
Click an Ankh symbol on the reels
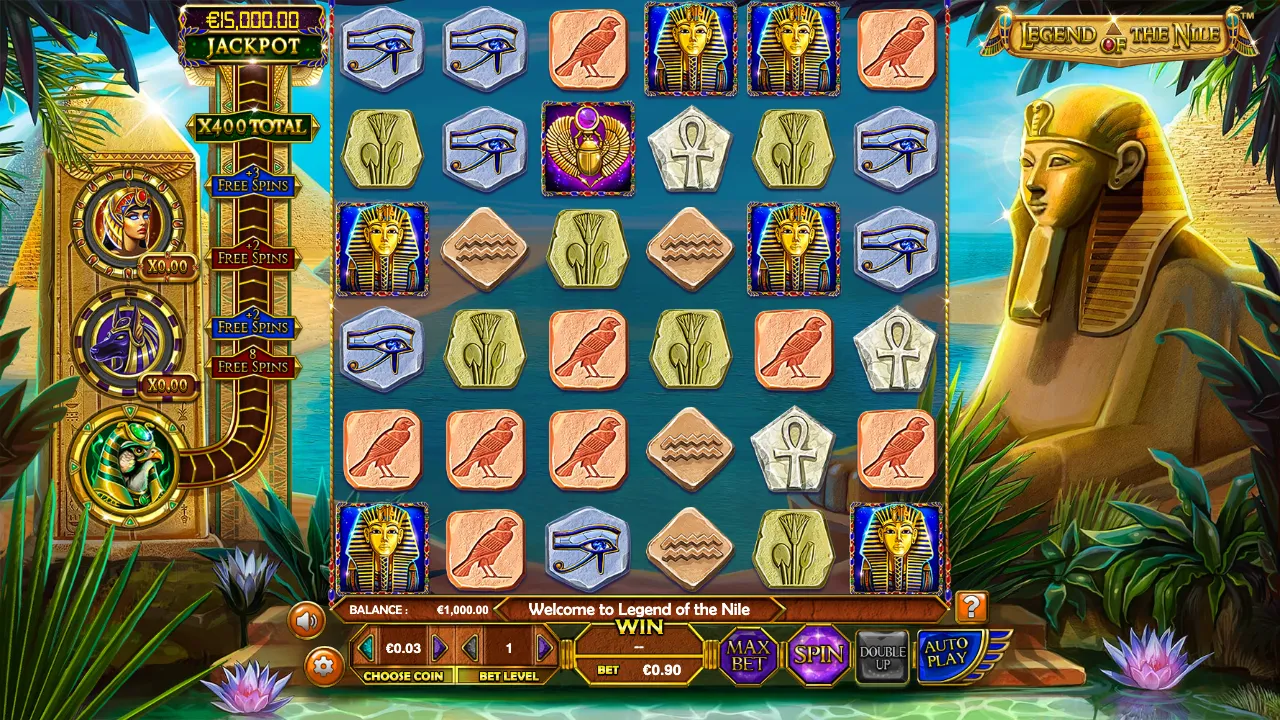[691, 148]
